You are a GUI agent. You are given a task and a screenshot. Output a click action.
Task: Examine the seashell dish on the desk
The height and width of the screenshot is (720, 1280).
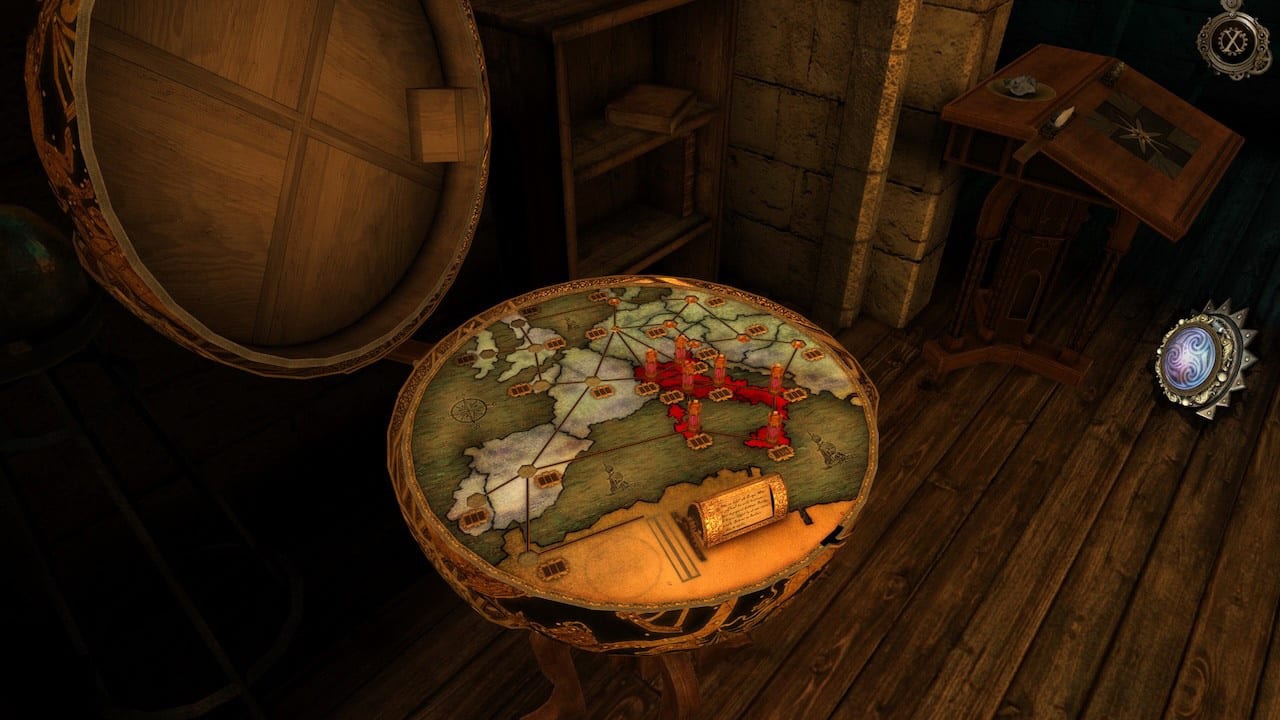tap(1020, 88)
